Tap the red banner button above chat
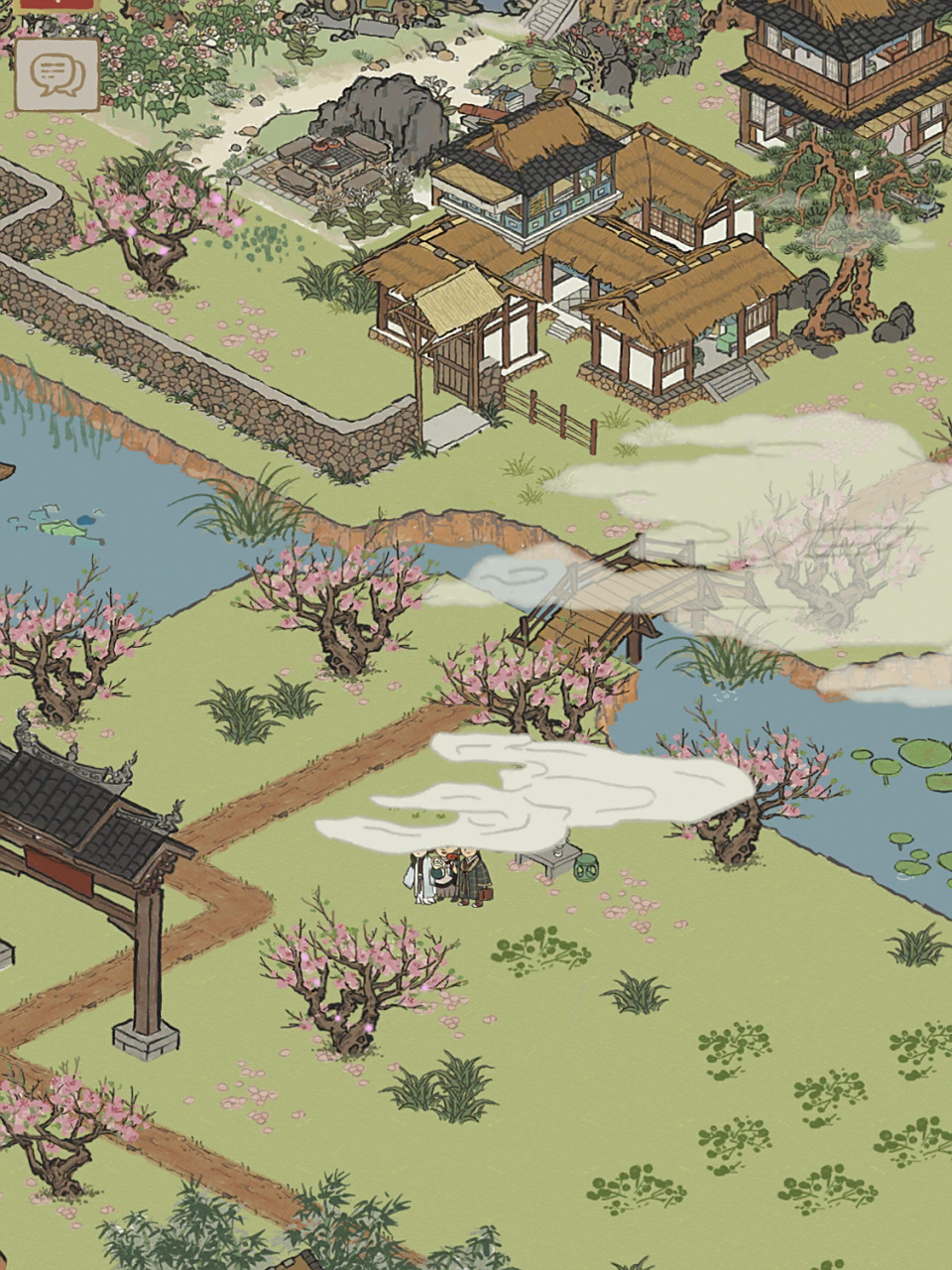 point(56,5)
